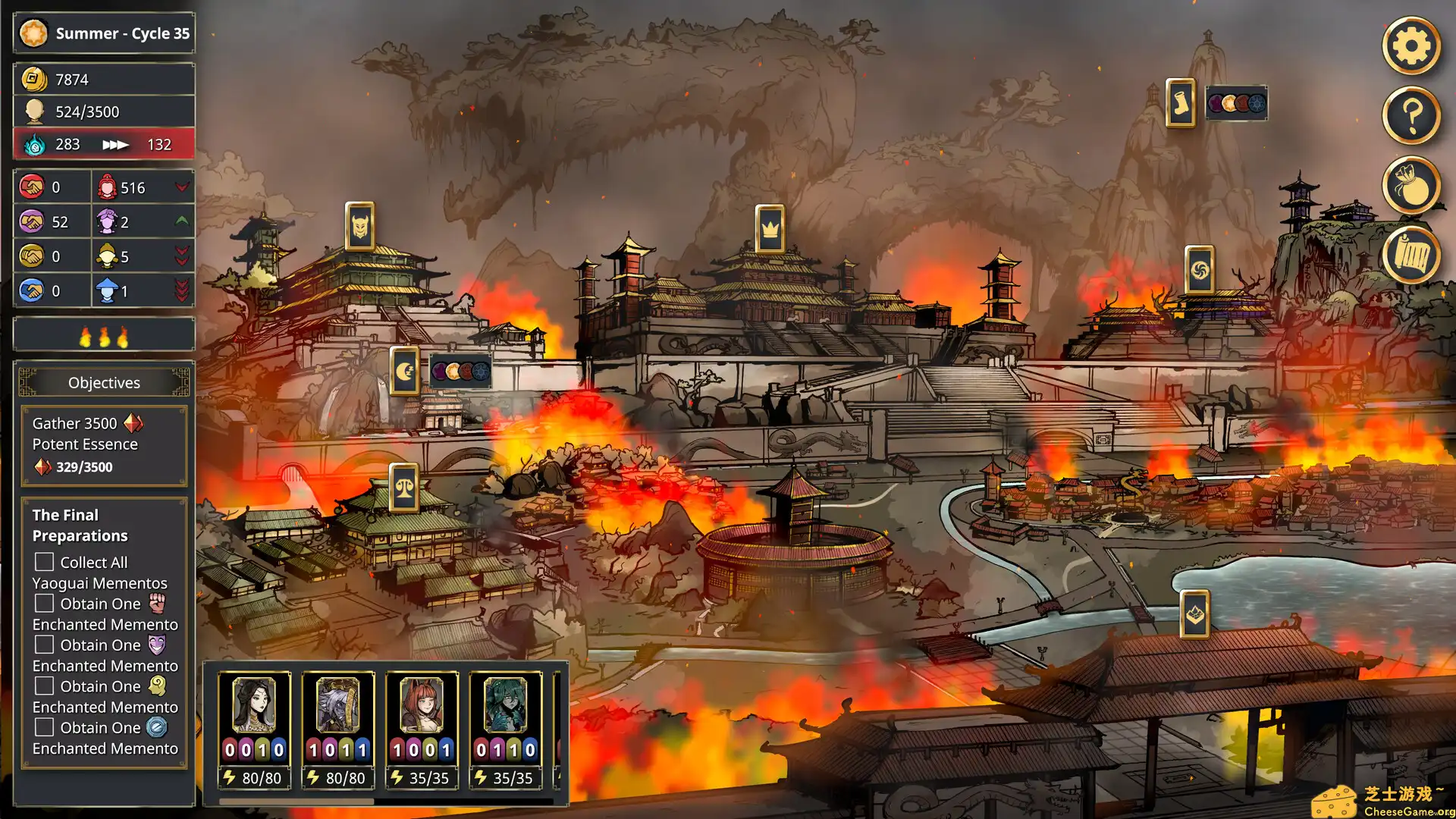Select the crescent moon location marker

click(404, 371)
